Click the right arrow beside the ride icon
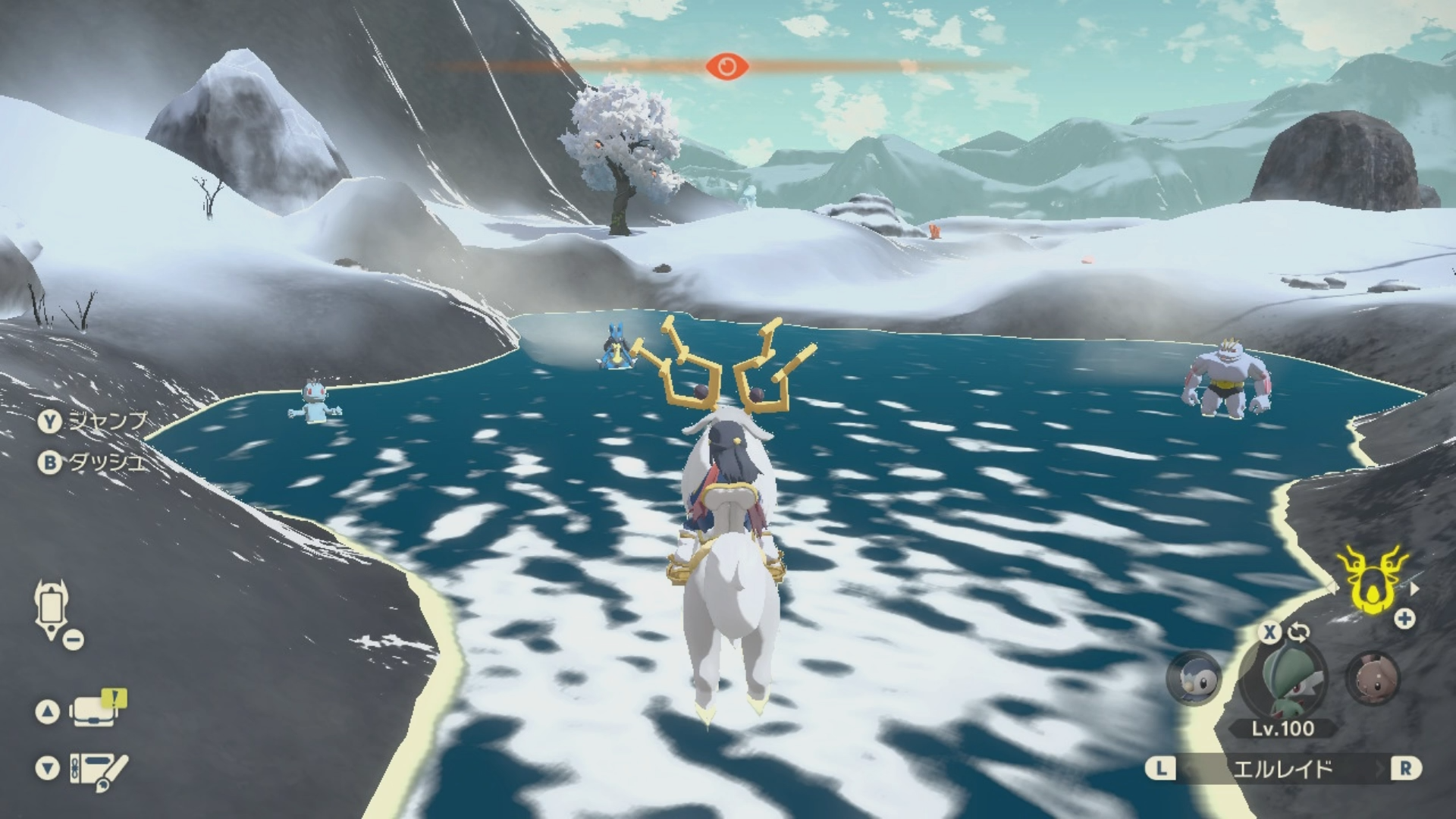The width and height of the screenshot is (1456, 819). (1414, 588)
